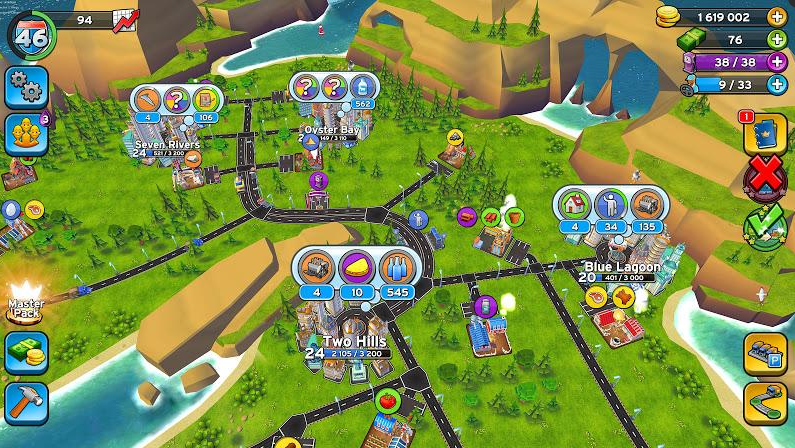Add more gold coins with the plus button
The width and height of the screenshot is (795, 448).
pos(776,17)
